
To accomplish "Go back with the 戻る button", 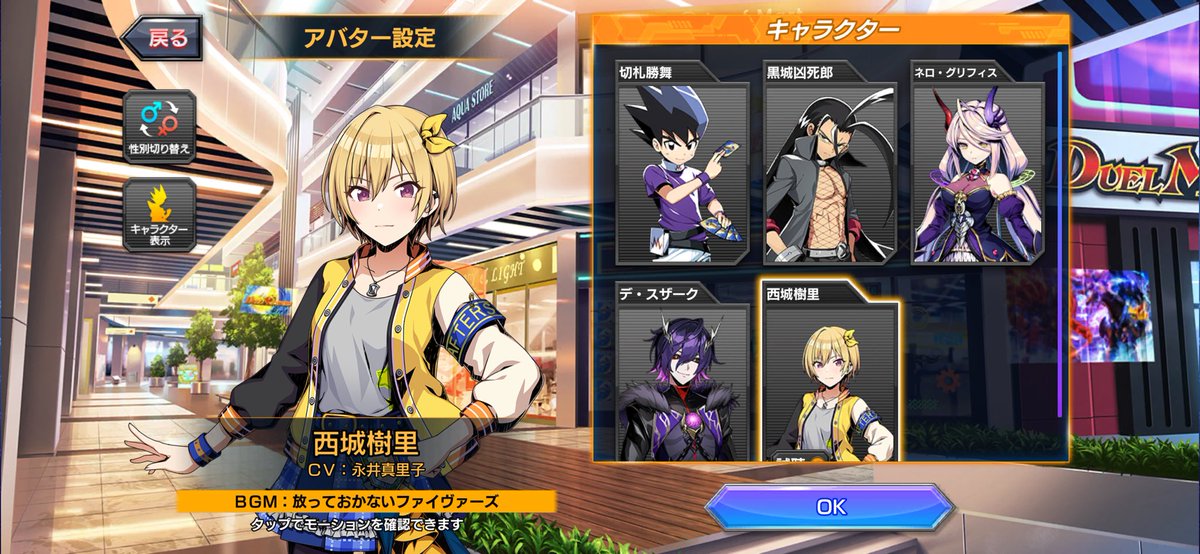I will (162, 39).
